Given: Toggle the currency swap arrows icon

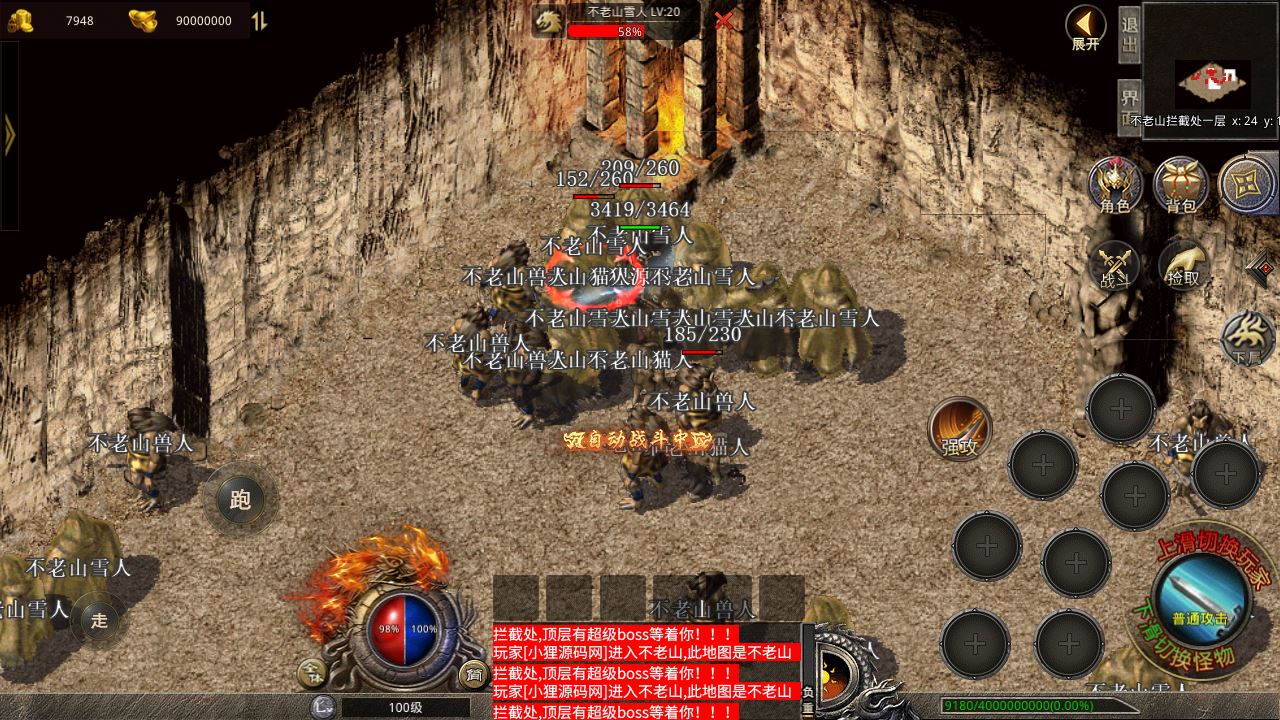Looking at the screenshot, I should [x=259, y=21].
